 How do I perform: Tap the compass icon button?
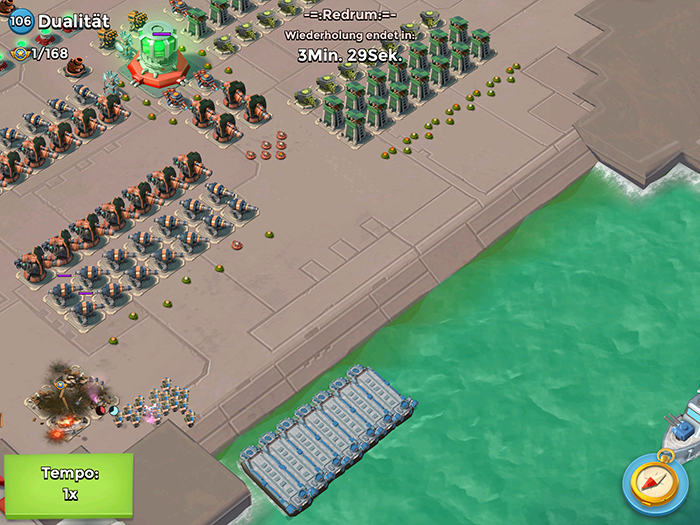pyautogui.click(x=654, y=483)
